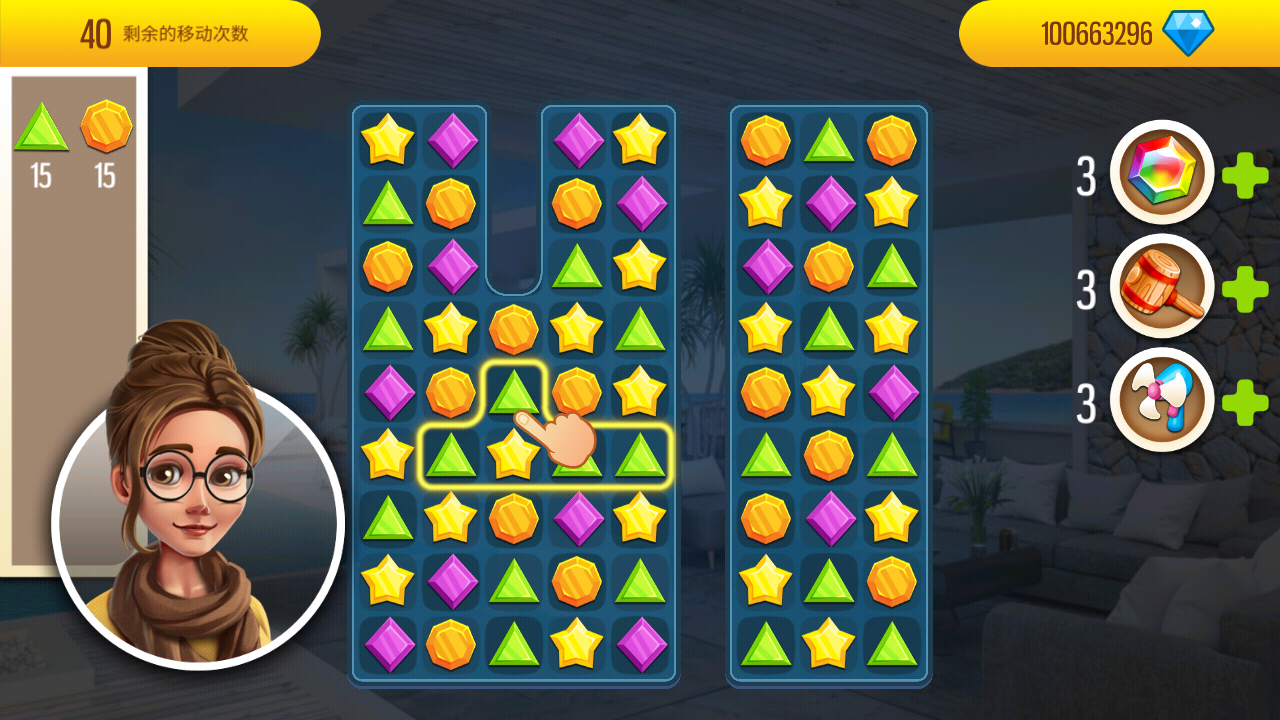The height and width of the screenshot is (720, 1280).
Task: Add more rainbow gem boosters with the plus
Action: 1245,176
